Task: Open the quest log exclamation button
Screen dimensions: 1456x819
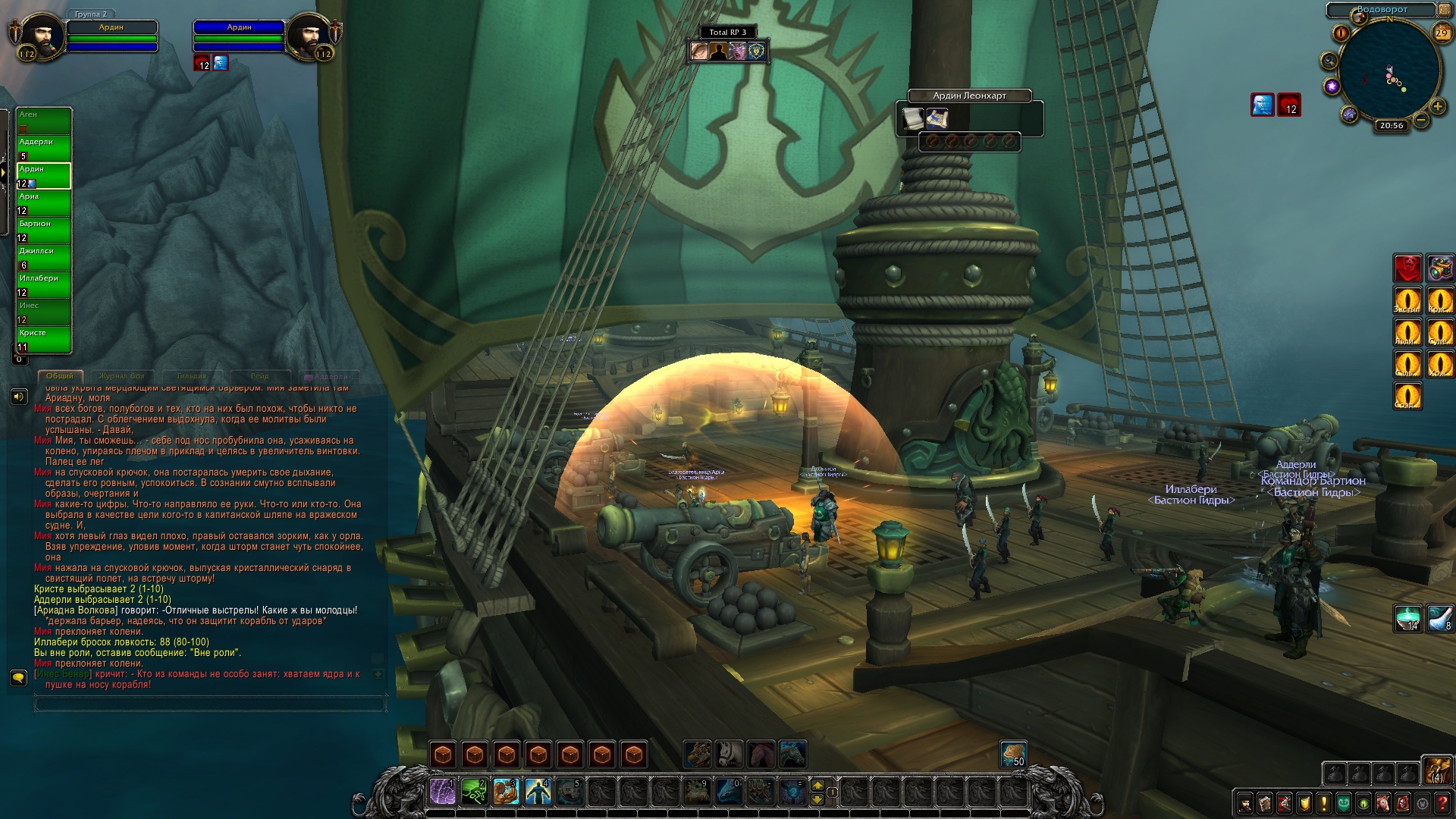Action: coord(1324,803)
